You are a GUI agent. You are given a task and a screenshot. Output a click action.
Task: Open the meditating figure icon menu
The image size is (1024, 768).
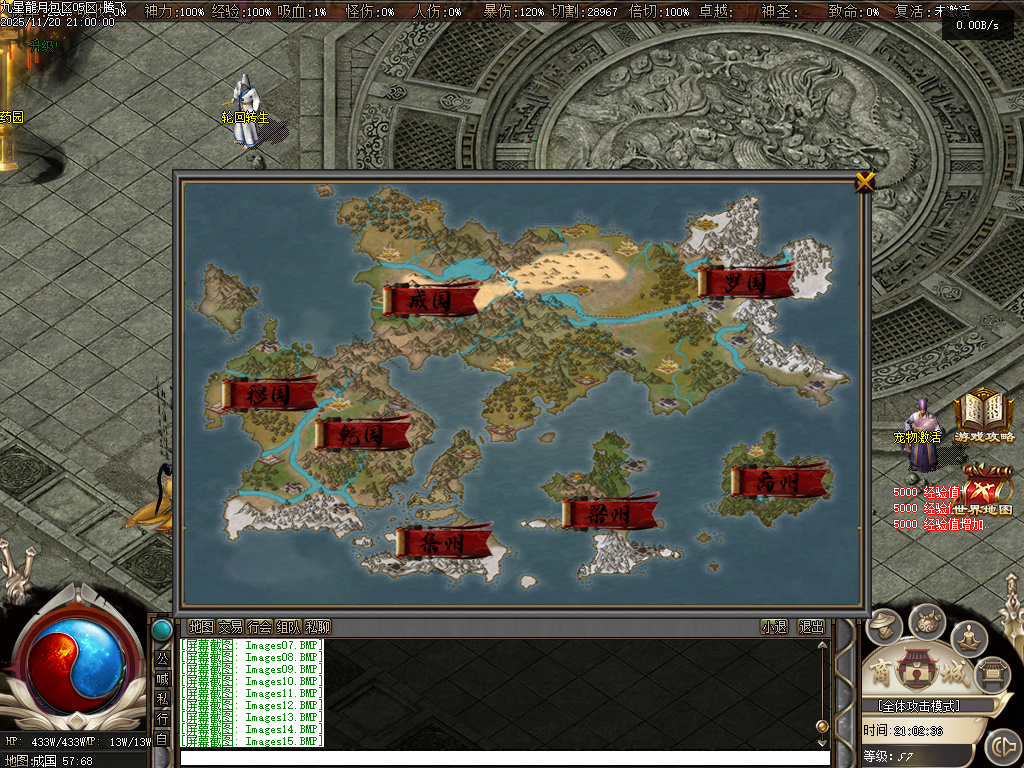tap(968, 637)
